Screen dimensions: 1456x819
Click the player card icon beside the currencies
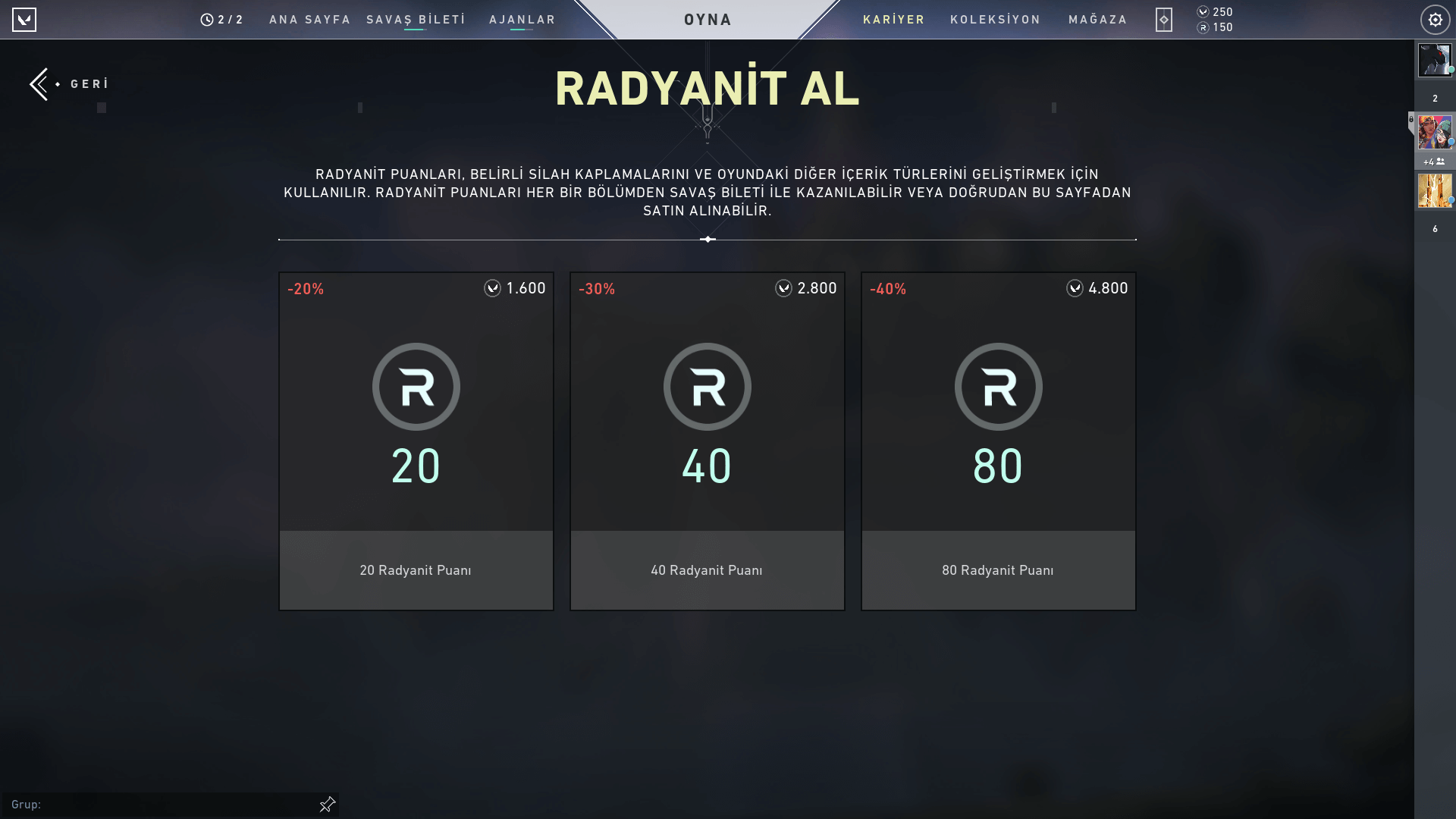1164,20
